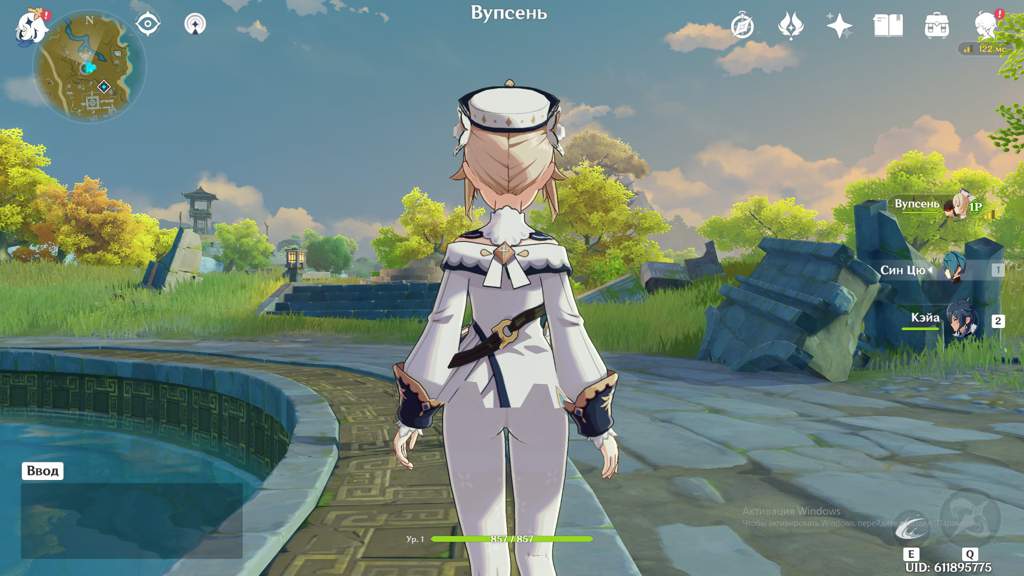Open the Wish banner icon
This screenshot has height=576, width=1024.
point(791,25)
